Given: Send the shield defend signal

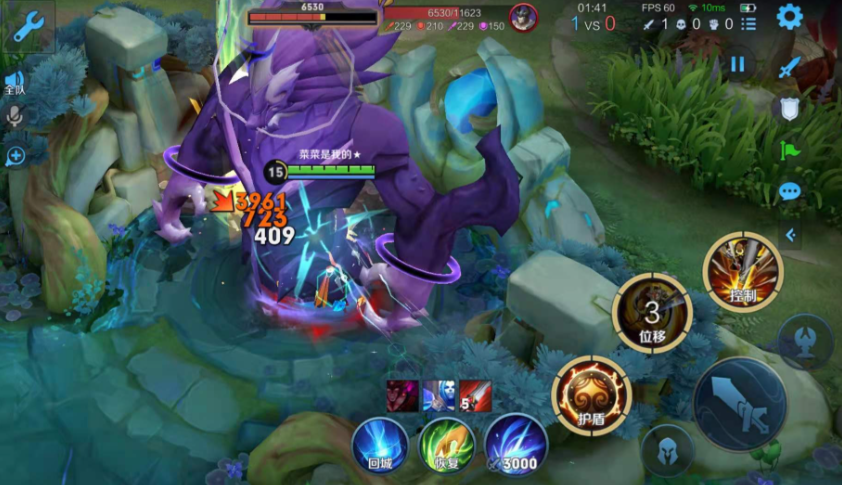Looking at the screenshot, I should (x=789, y=108).
